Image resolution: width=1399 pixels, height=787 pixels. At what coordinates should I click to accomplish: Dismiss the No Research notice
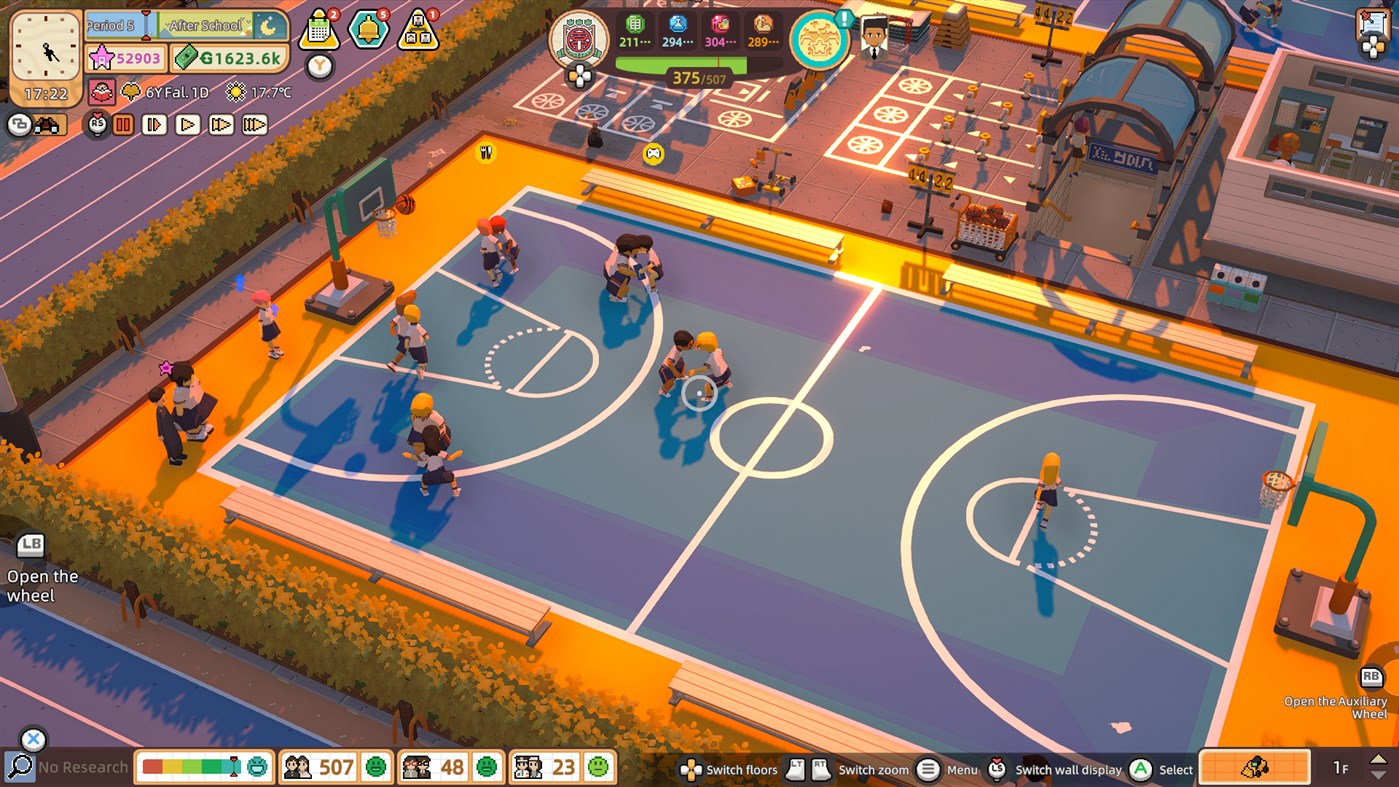point(33,739)
